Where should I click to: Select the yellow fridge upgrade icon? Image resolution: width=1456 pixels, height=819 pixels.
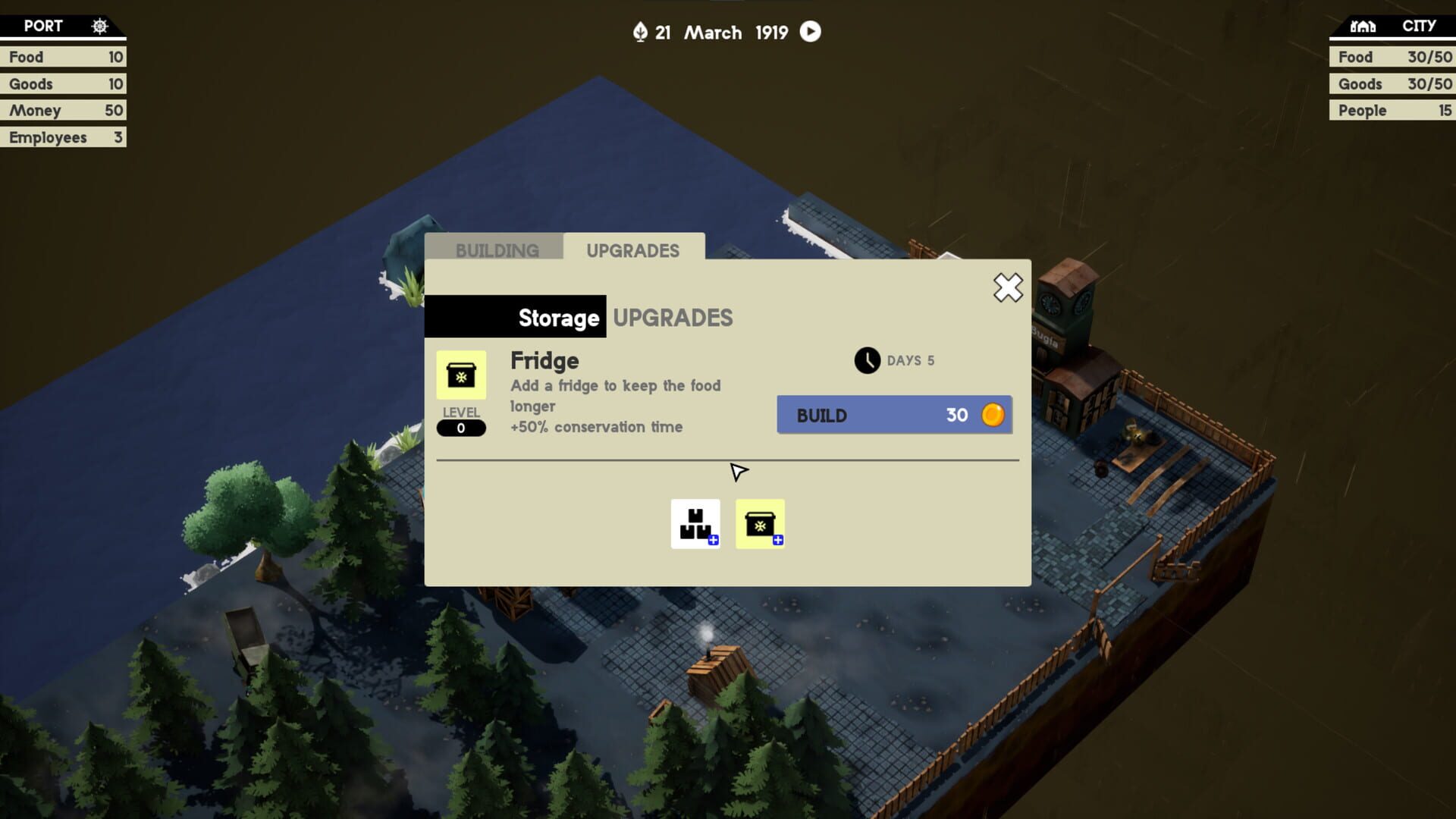pos(760,523)
